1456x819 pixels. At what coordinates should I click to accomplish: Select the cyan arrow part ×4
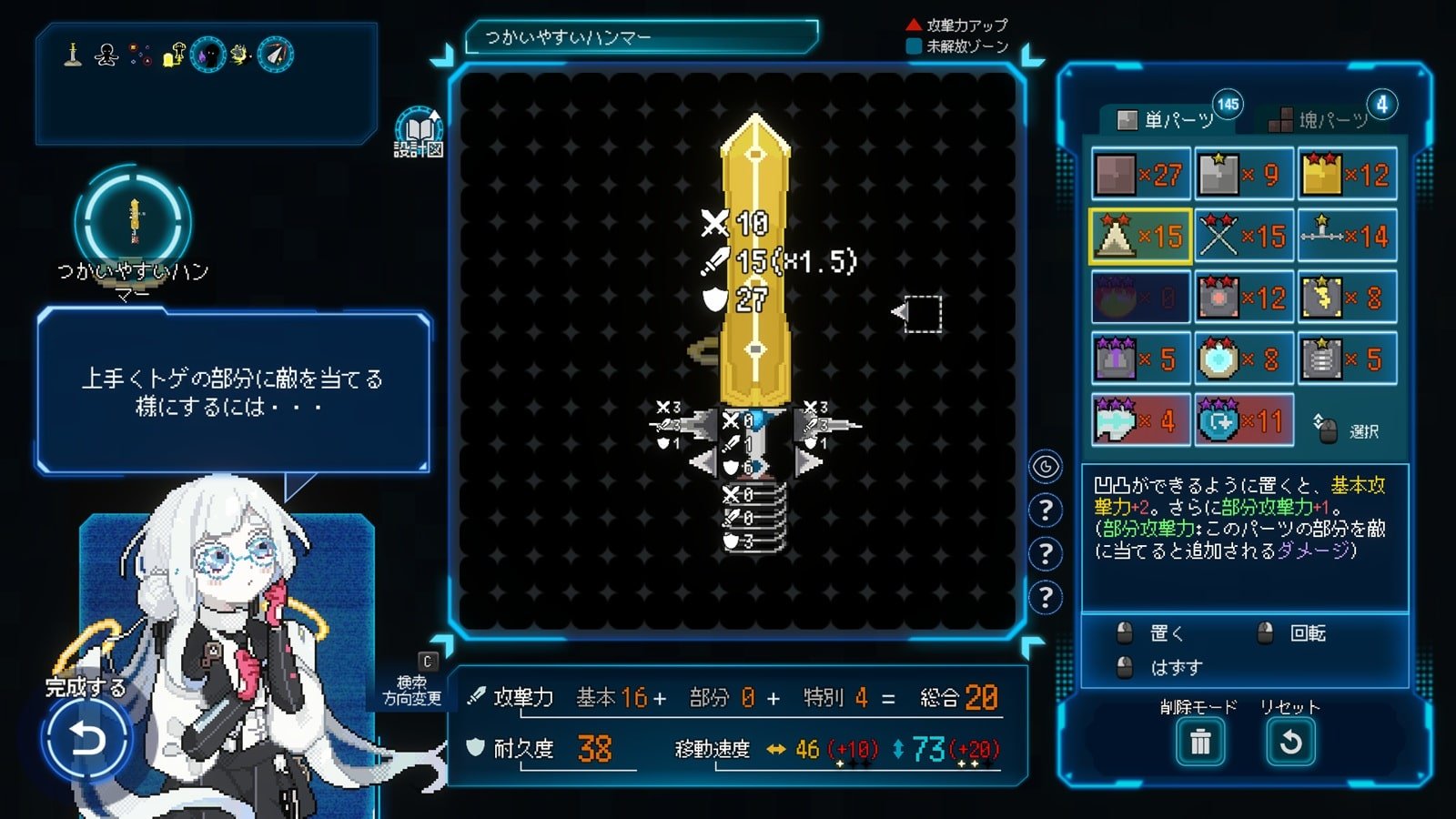pyautogui.click(x=1140, y=420)
